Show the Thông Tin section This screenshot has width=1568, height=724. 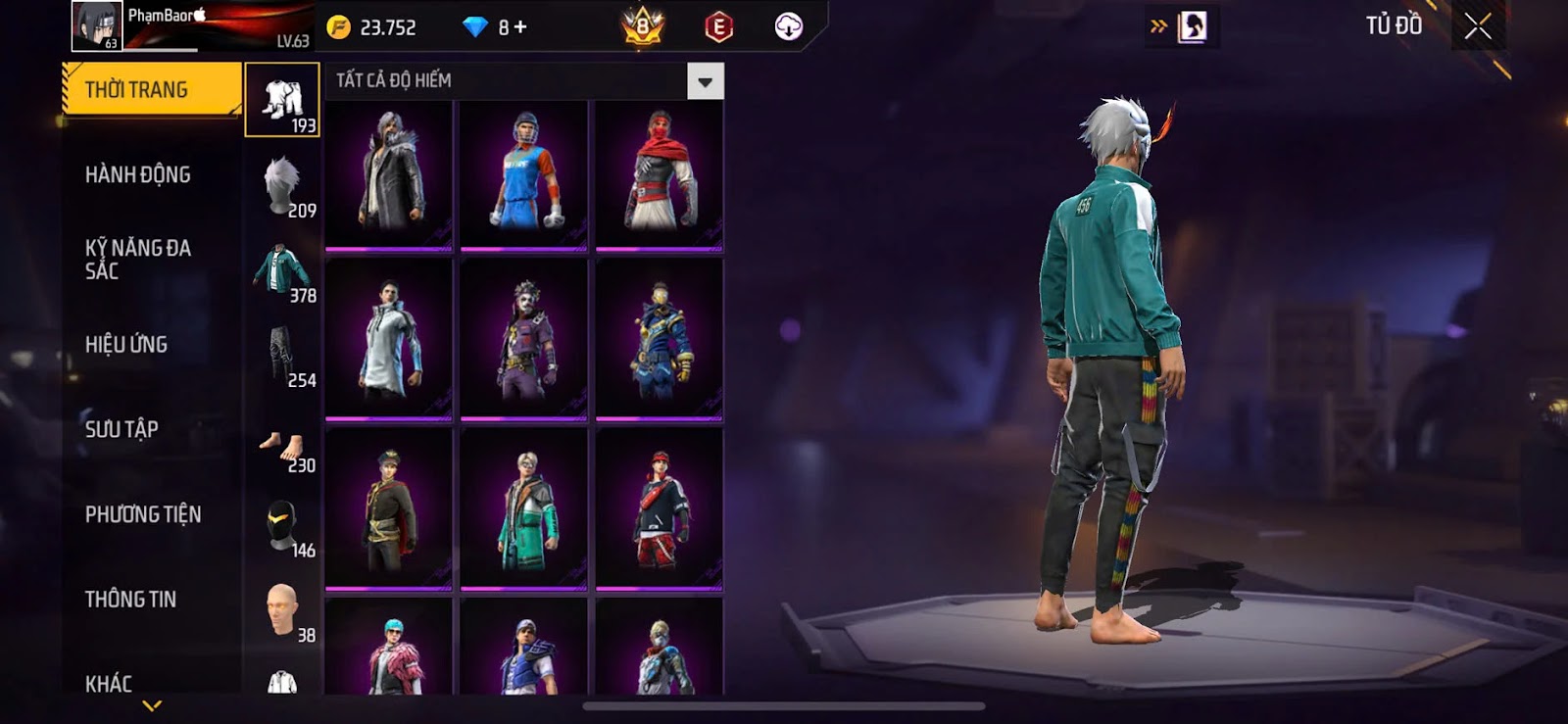click(x=130, y=600)
